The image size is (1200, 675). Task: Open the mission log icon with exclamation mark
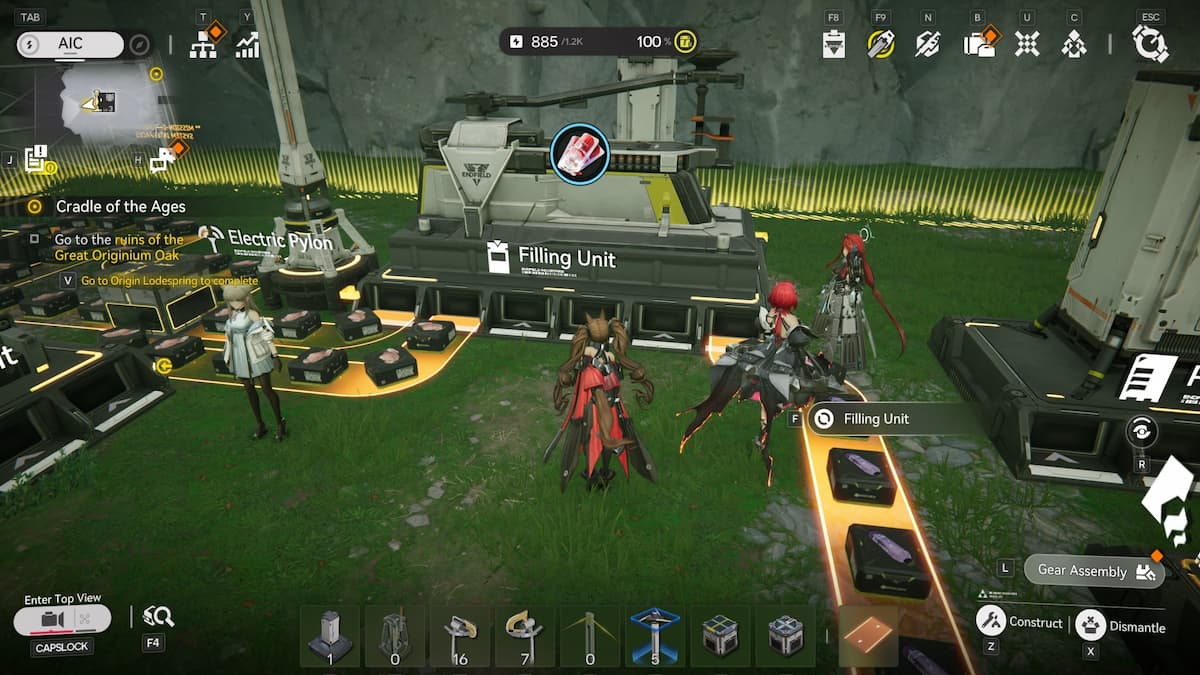[38, 158]
